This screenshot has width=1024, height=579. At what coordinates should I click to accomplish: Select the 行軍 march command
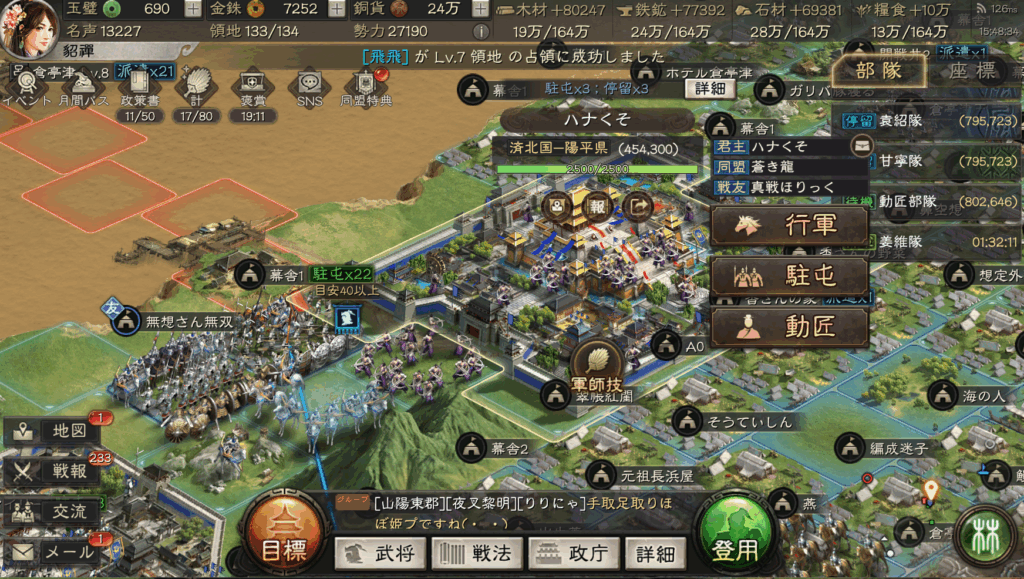click(x=789, y=225)
